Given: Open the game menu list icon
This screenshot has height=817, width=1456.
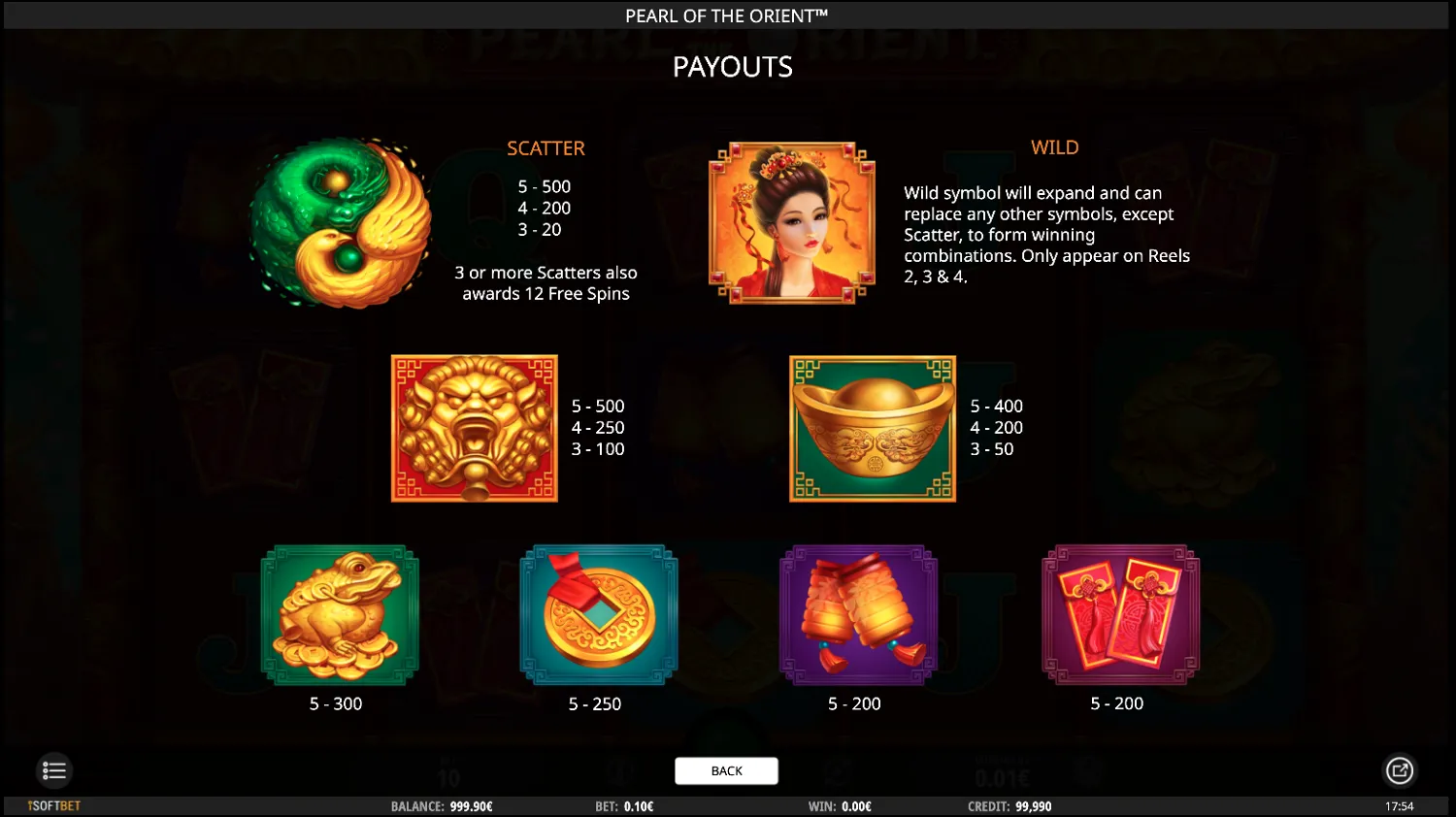Looking at the screenshot, I should pyautogui.click(x=54, y=770).
